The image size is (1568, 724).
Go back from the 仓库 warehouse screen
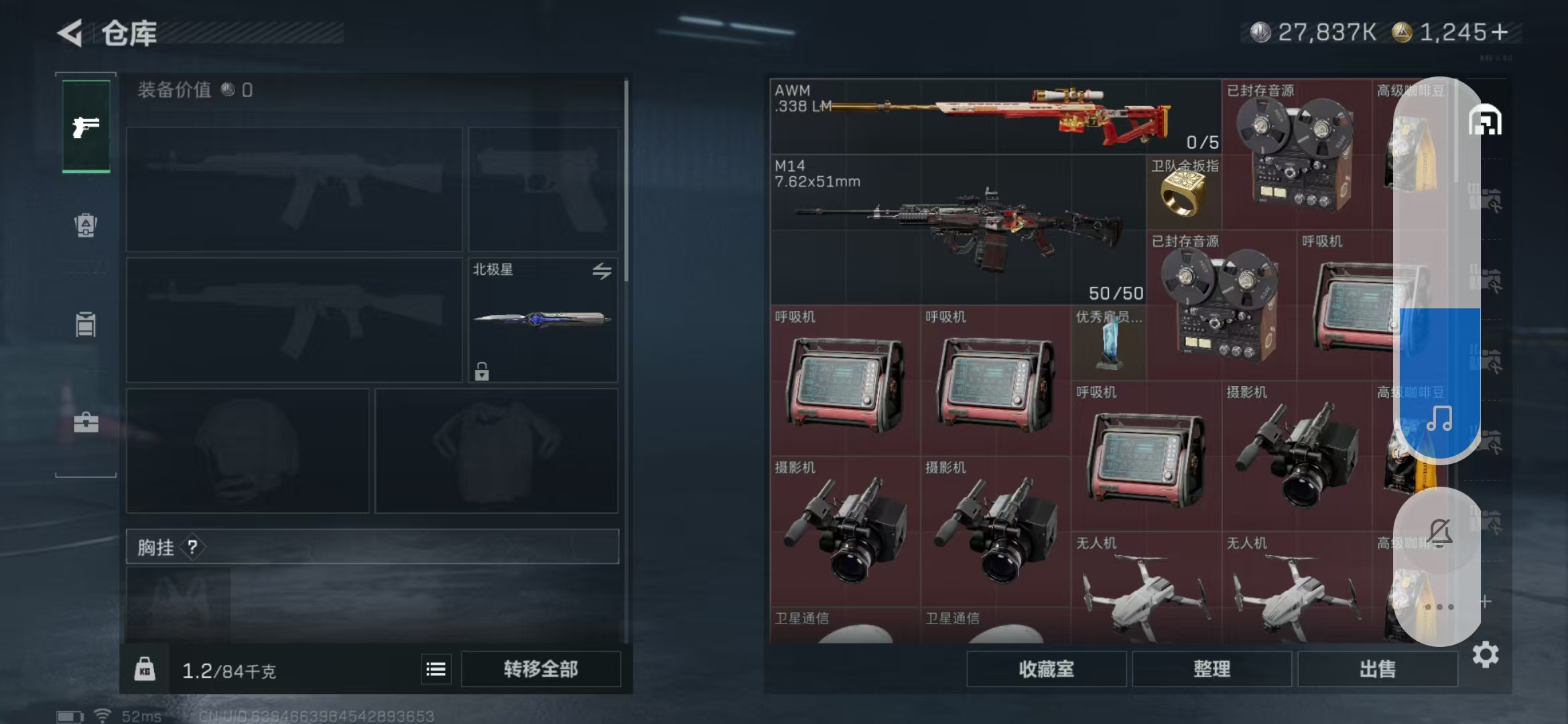tap(70, 33)
